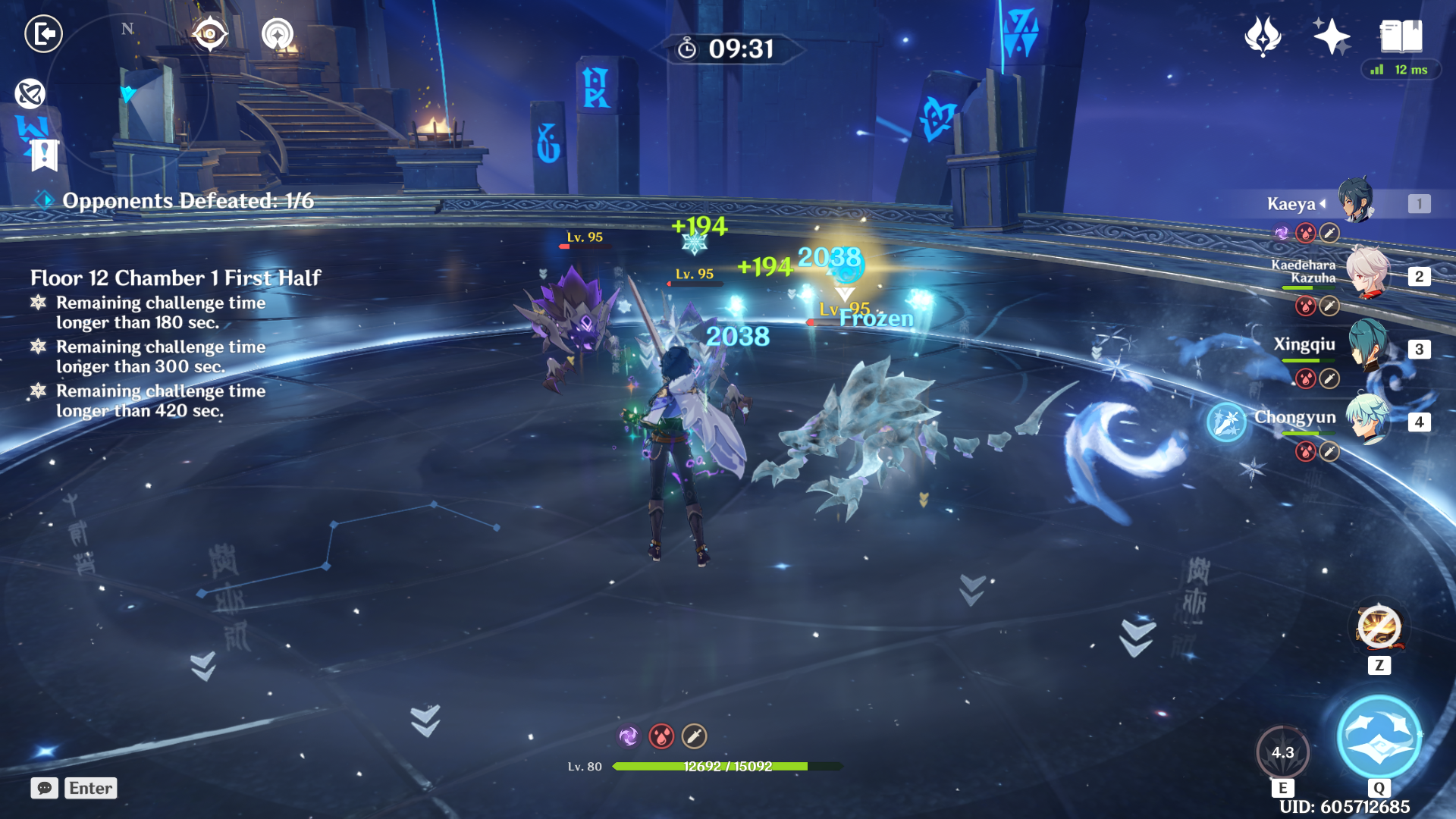Click the compass N marker on minimap
The image size is (1456, 819).
point(128,30)
